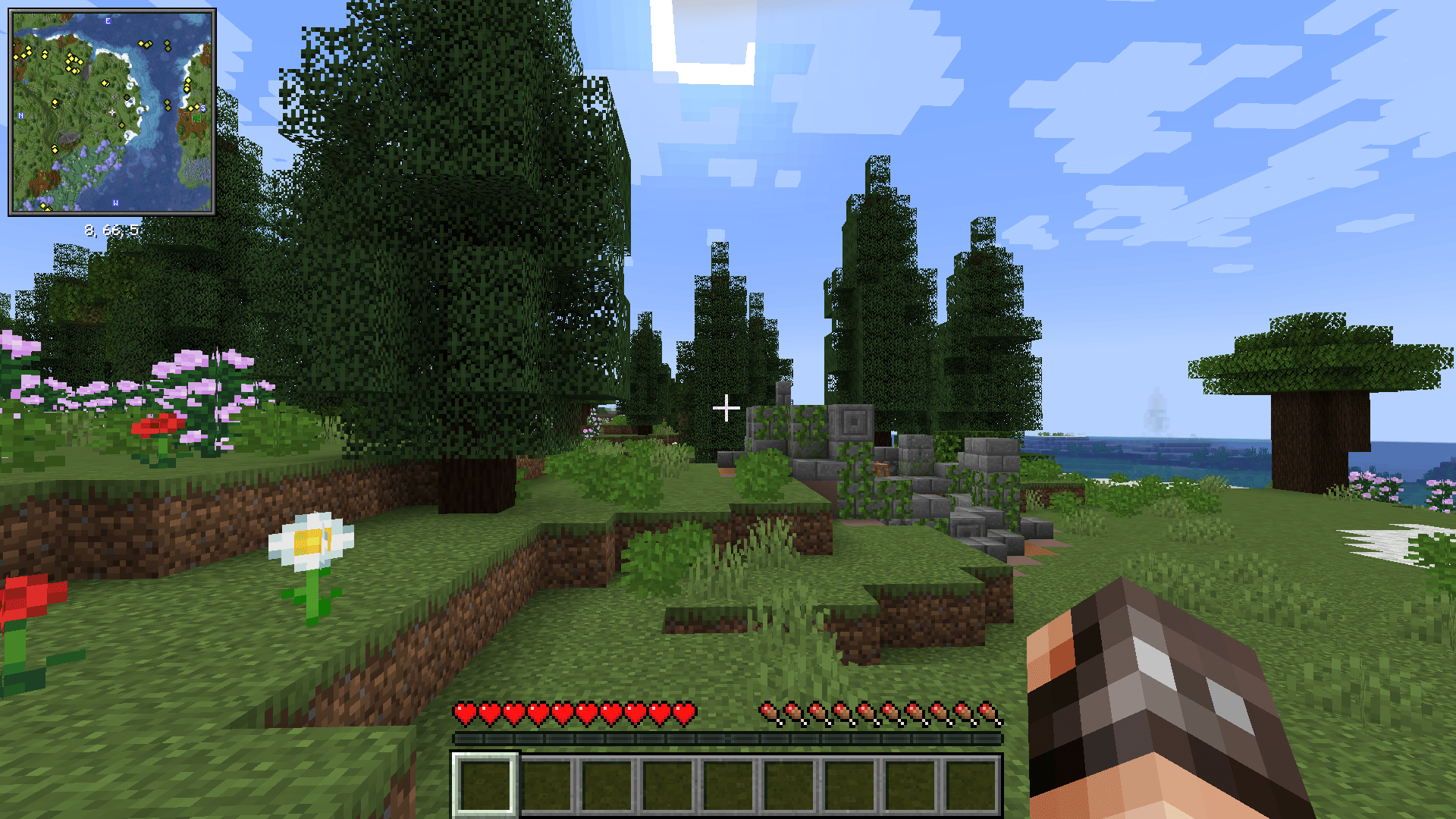Image resolution: width=1456 pixels, height=819 pixels.
Task: Click the crosshair at screen center
Action: (x=728, y=408)
